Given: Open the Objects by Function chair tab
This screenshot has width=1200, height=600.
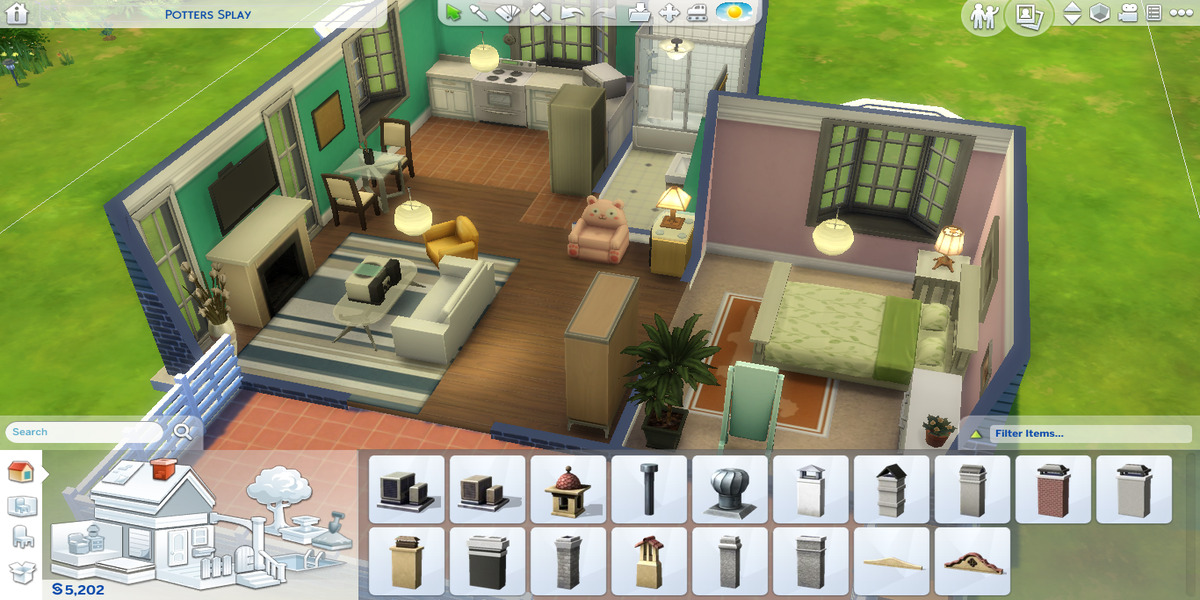Looking at the screenshot, I should pos(21,538).
